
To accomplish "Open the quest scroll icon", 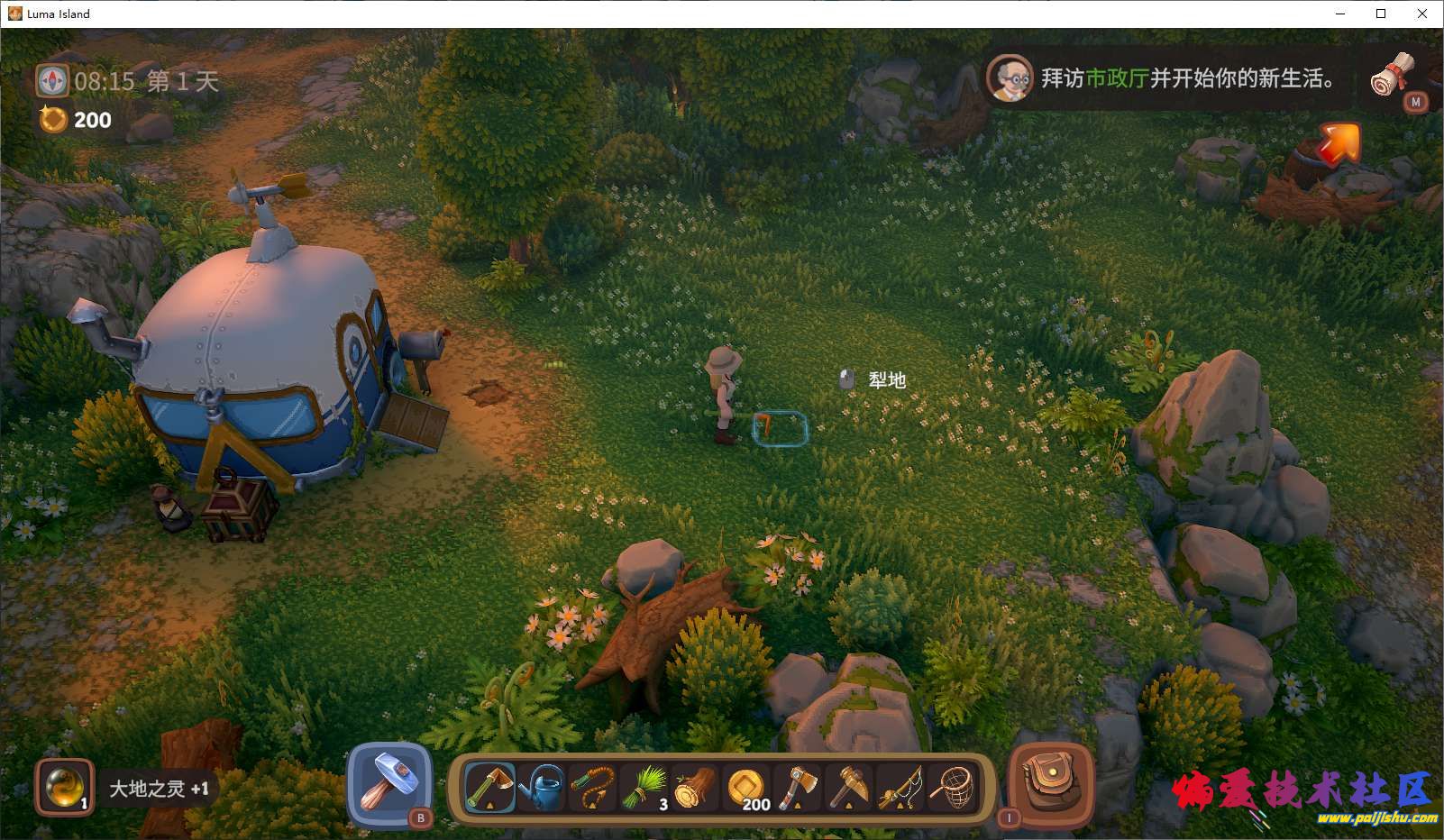I will coord(1394,77).
